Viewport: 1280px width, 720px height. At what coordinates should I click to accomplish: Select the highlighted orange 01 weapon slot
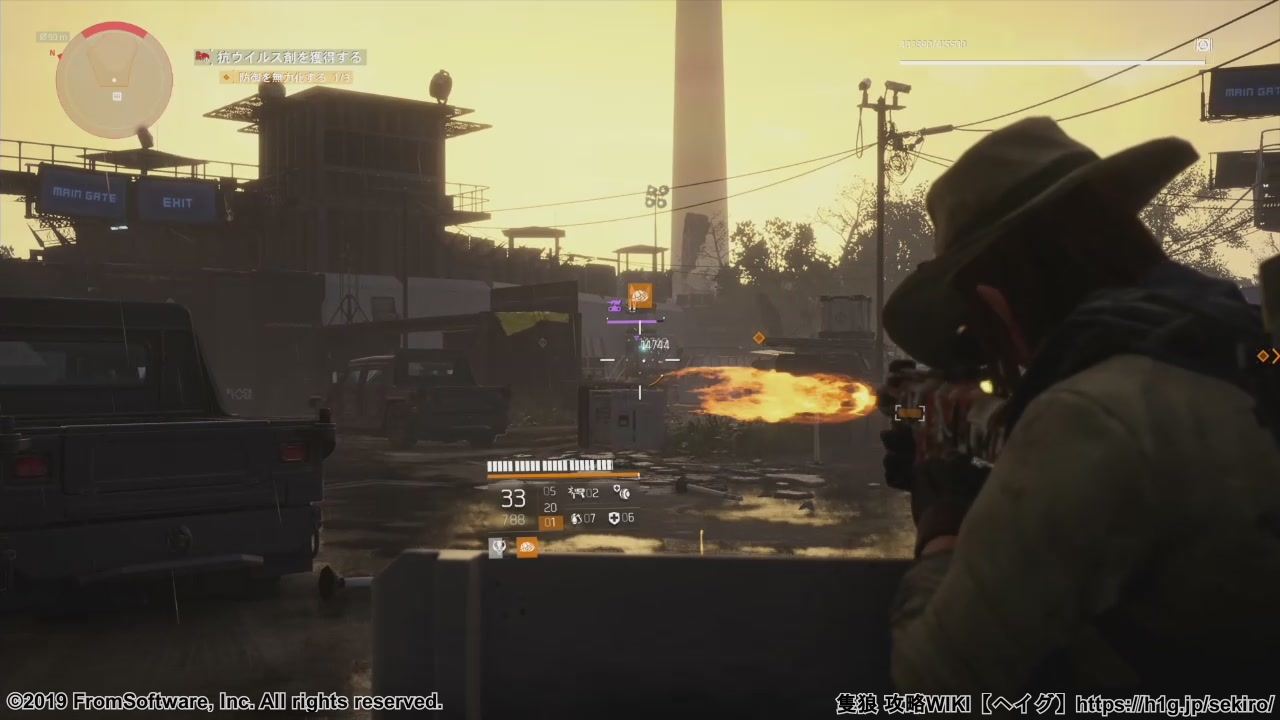click(550, 522)
